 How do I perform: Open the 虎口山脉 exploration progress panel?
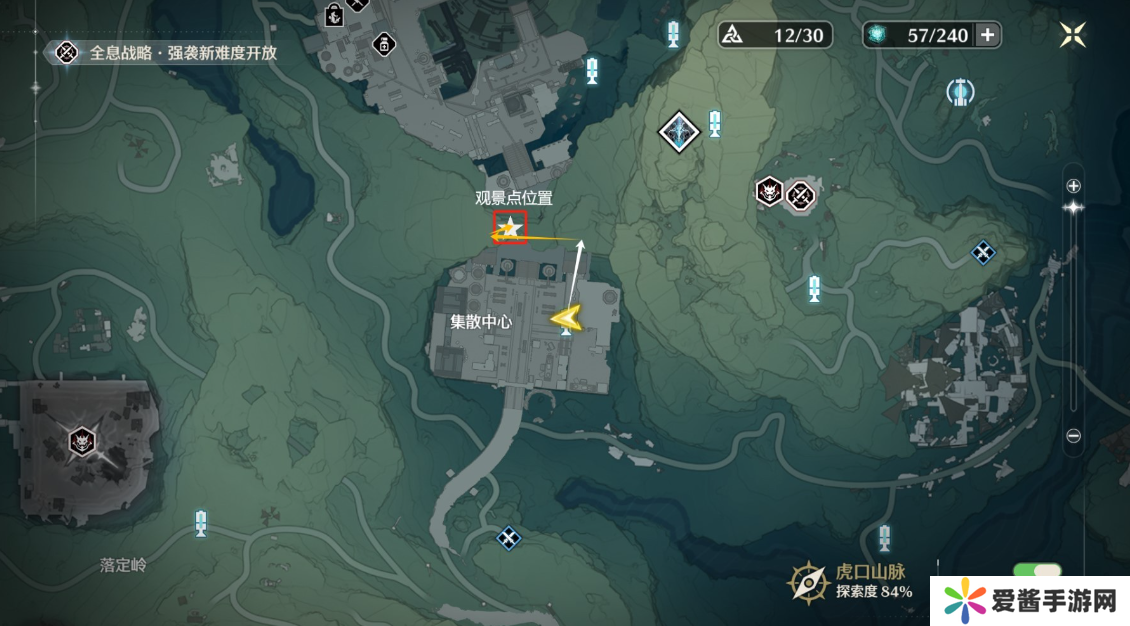pyautogui.click(x=850, y=581)
